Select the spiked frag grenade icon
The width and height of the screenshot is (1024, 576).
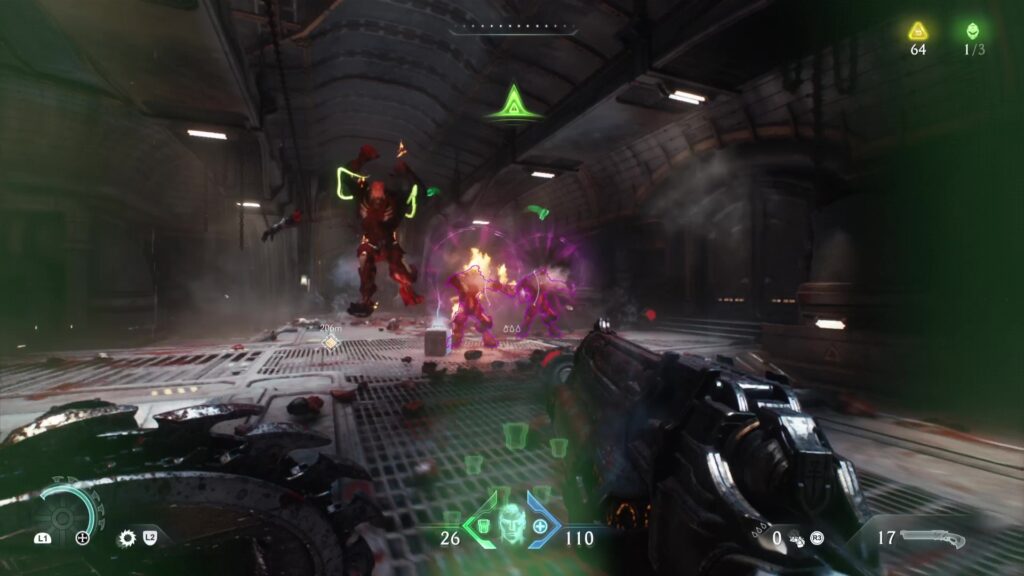coord(127,538)
